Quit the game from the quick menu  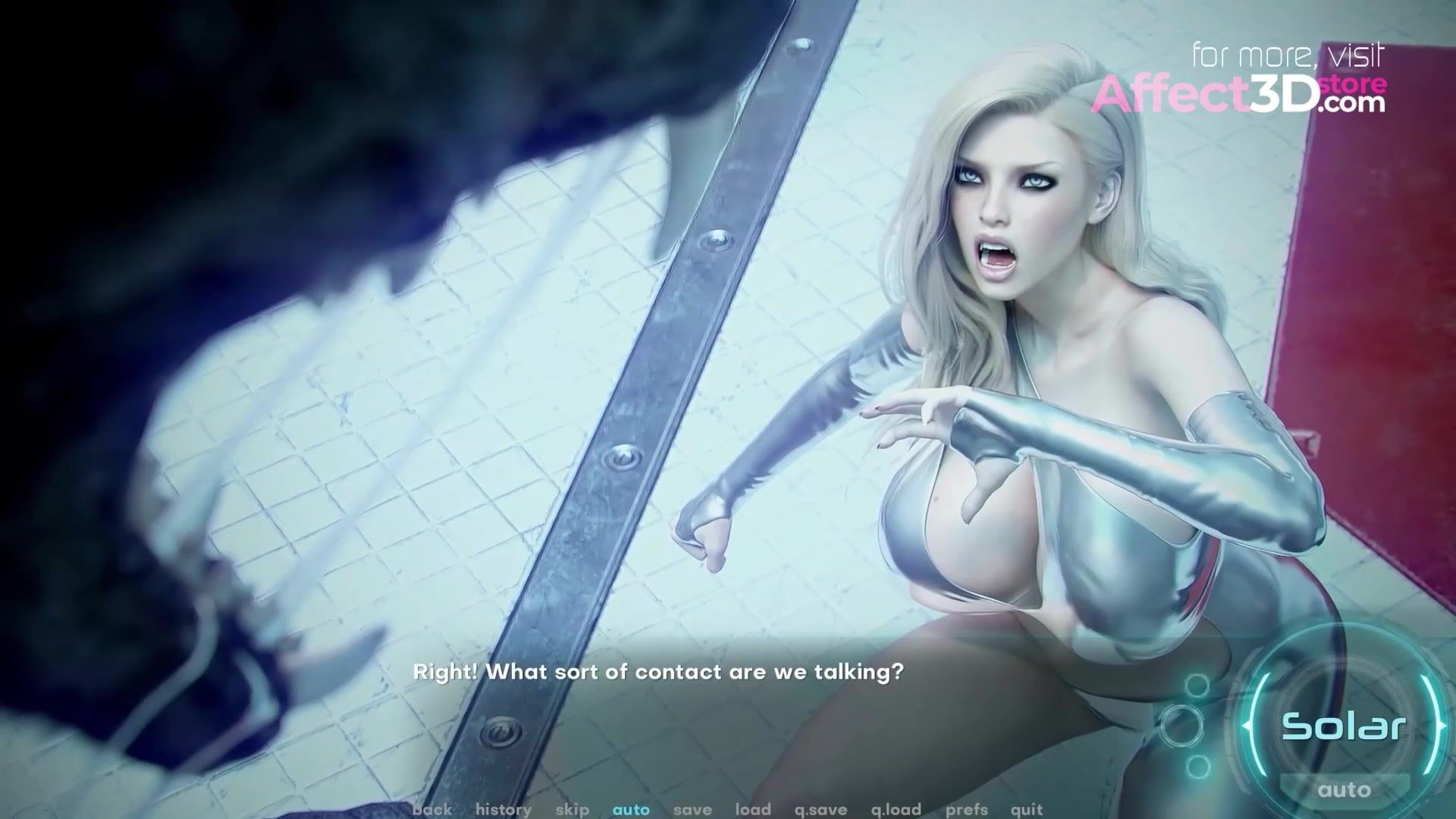(1027, 809)
